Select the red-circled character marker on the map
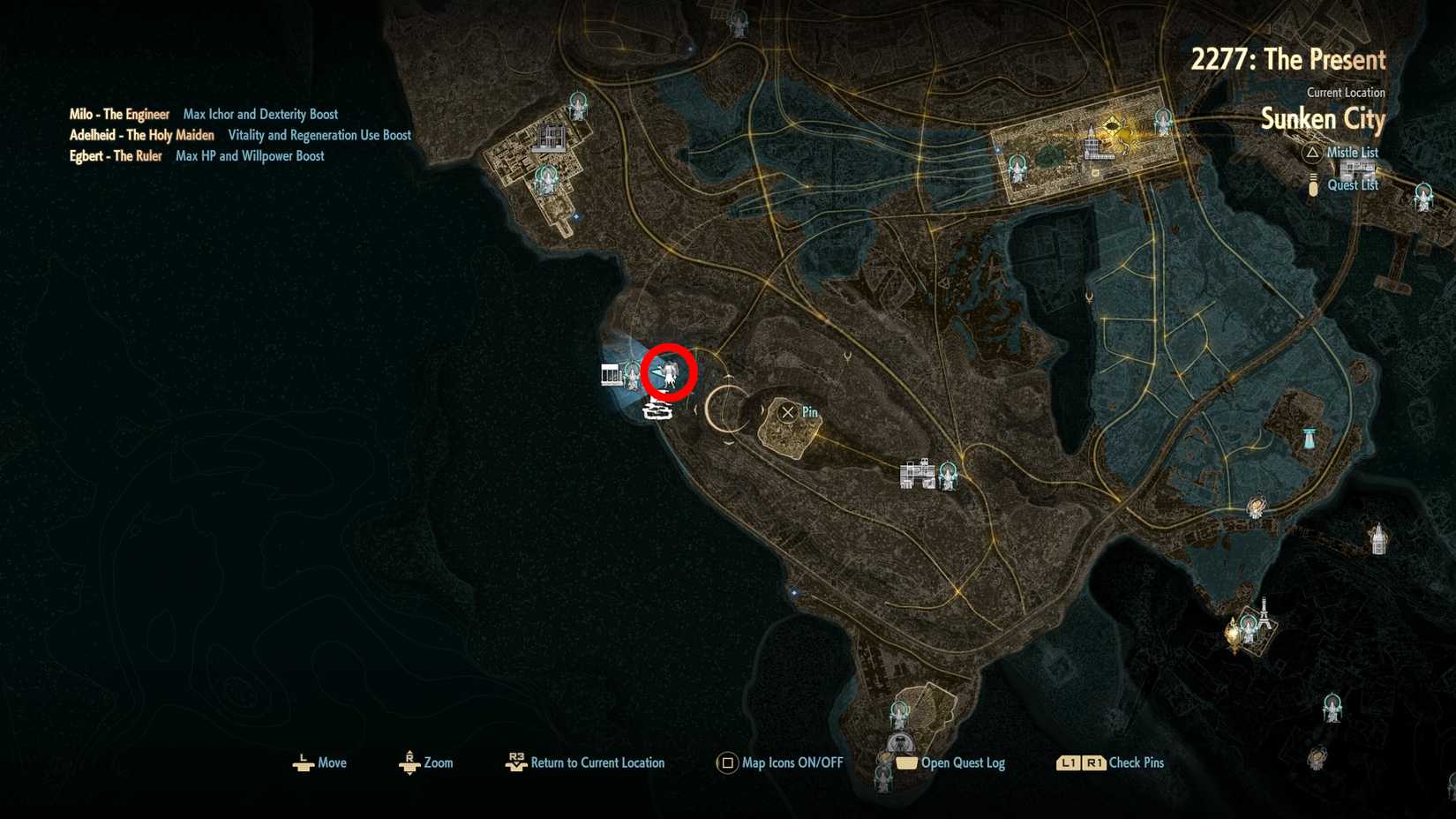Screen dimensions: 1456x819 click(x=669, y=372)
